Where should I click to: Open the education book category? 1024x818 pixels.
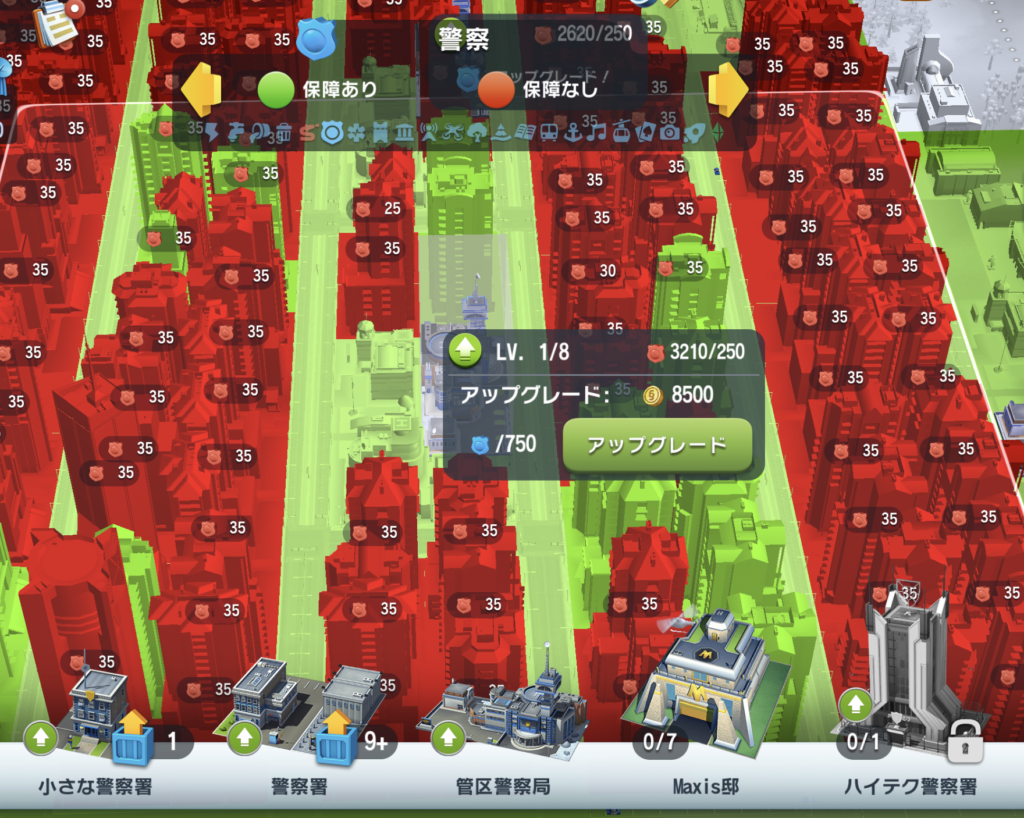point(524,131)
